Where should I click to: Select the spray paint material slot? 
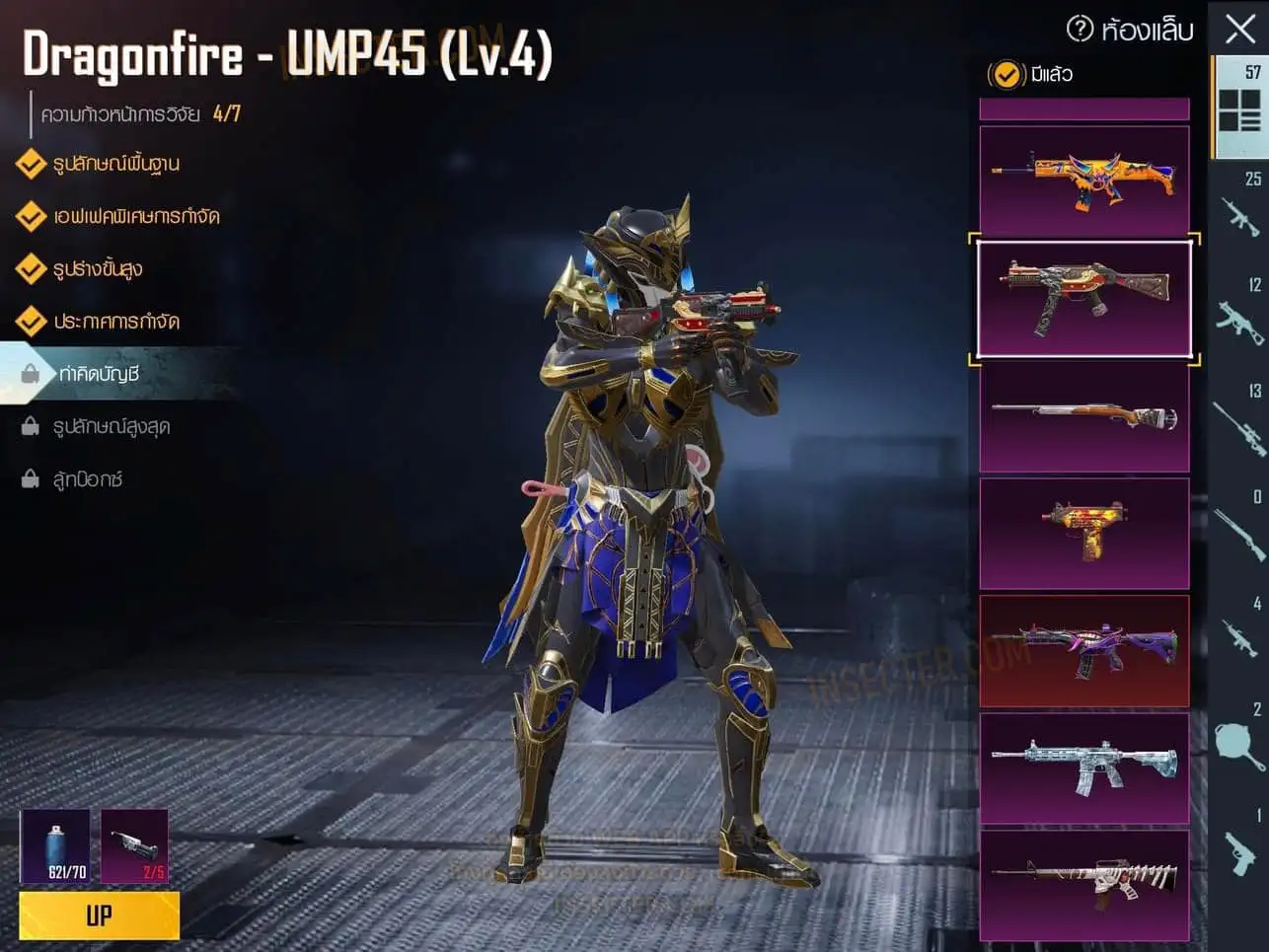click(55, 846)
